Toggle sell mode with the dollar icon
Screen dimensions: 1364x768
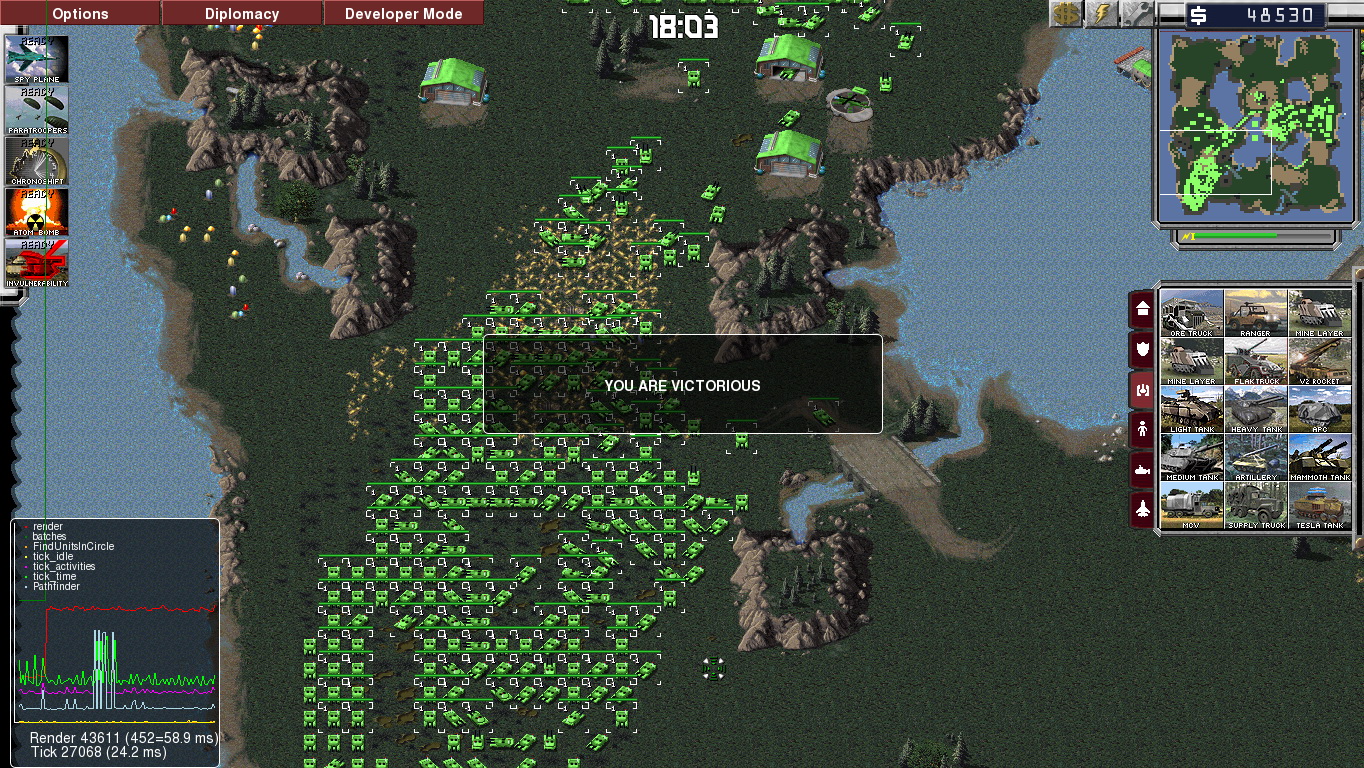click(1065, 13)
